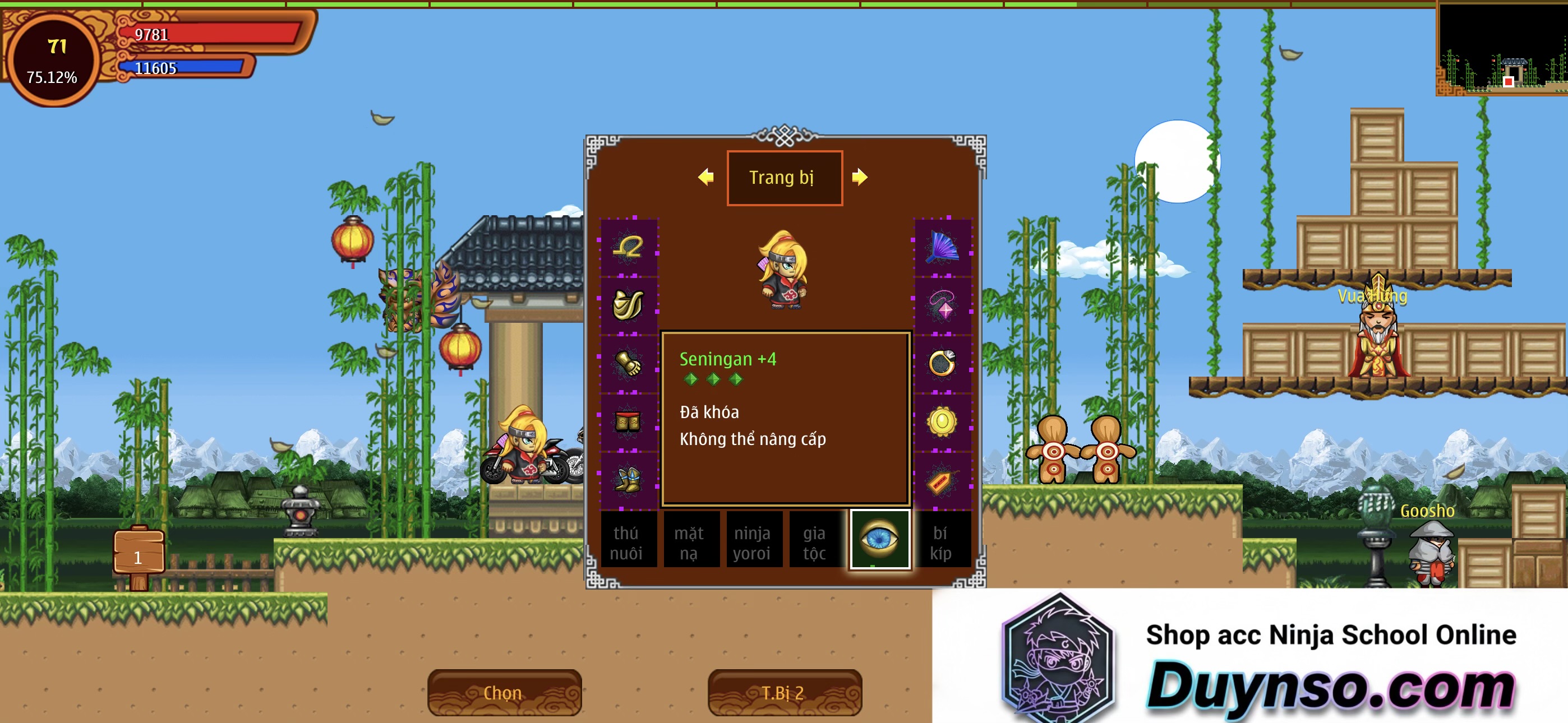1568x723 pixels.
Task: Select the Seningan blue eye slot
Action: click(879, 539)
